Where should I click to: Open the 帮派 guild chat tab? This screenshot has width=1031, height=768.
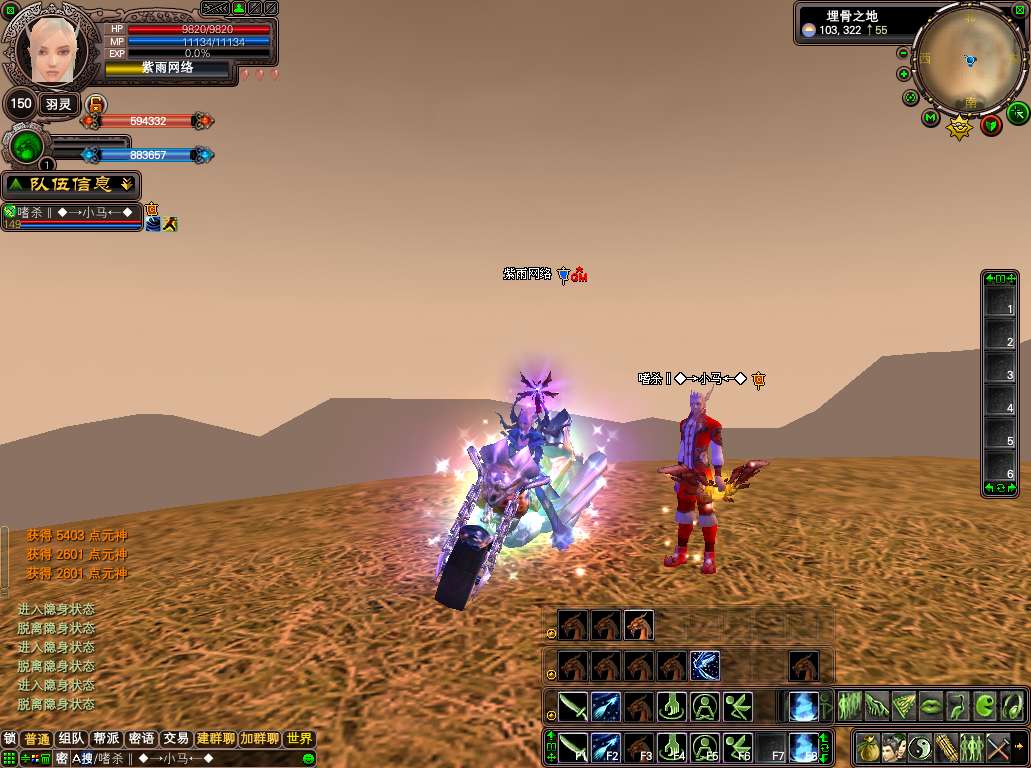pos(105,739)
